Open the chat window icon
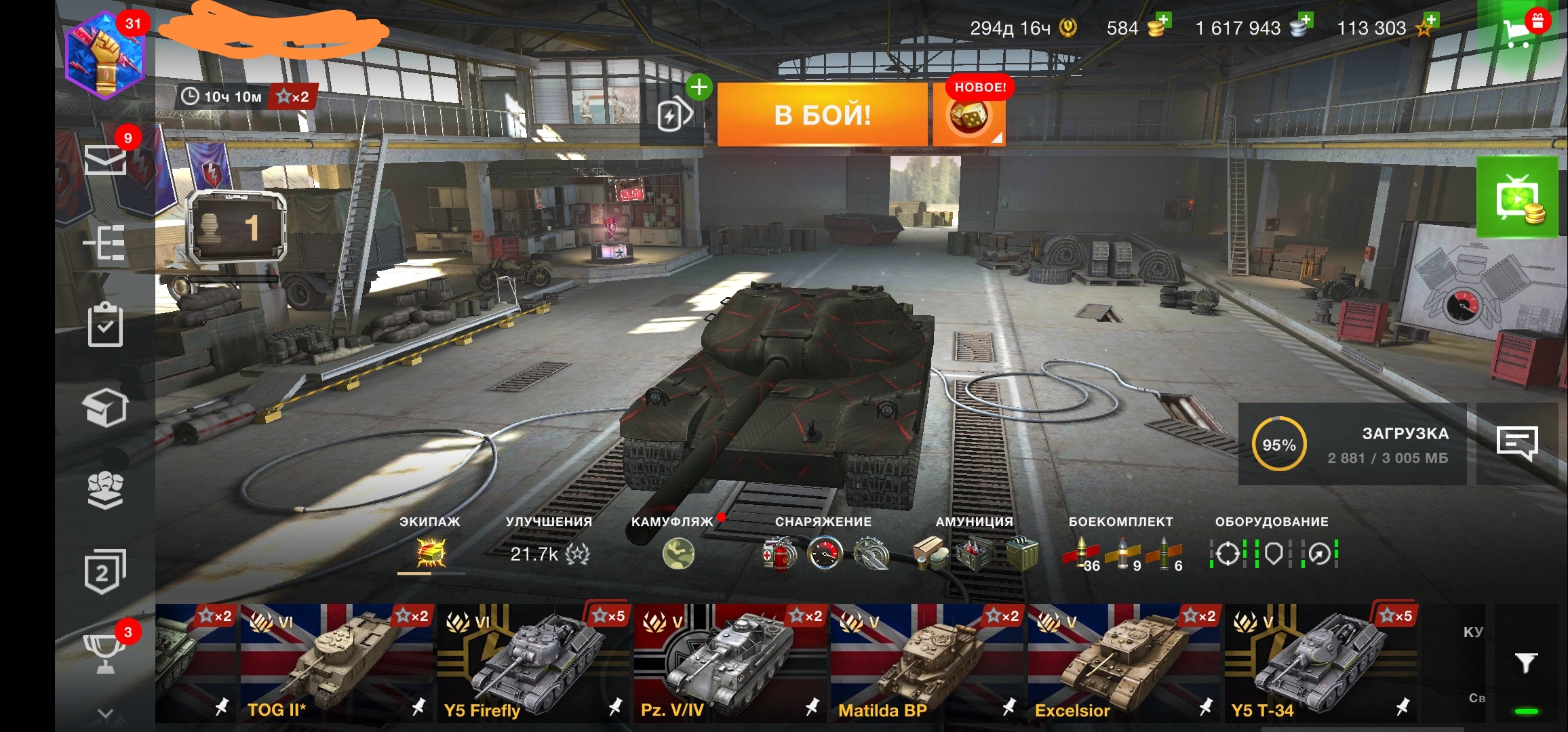Screen dimensions: 1568x732 point(1516,444)
